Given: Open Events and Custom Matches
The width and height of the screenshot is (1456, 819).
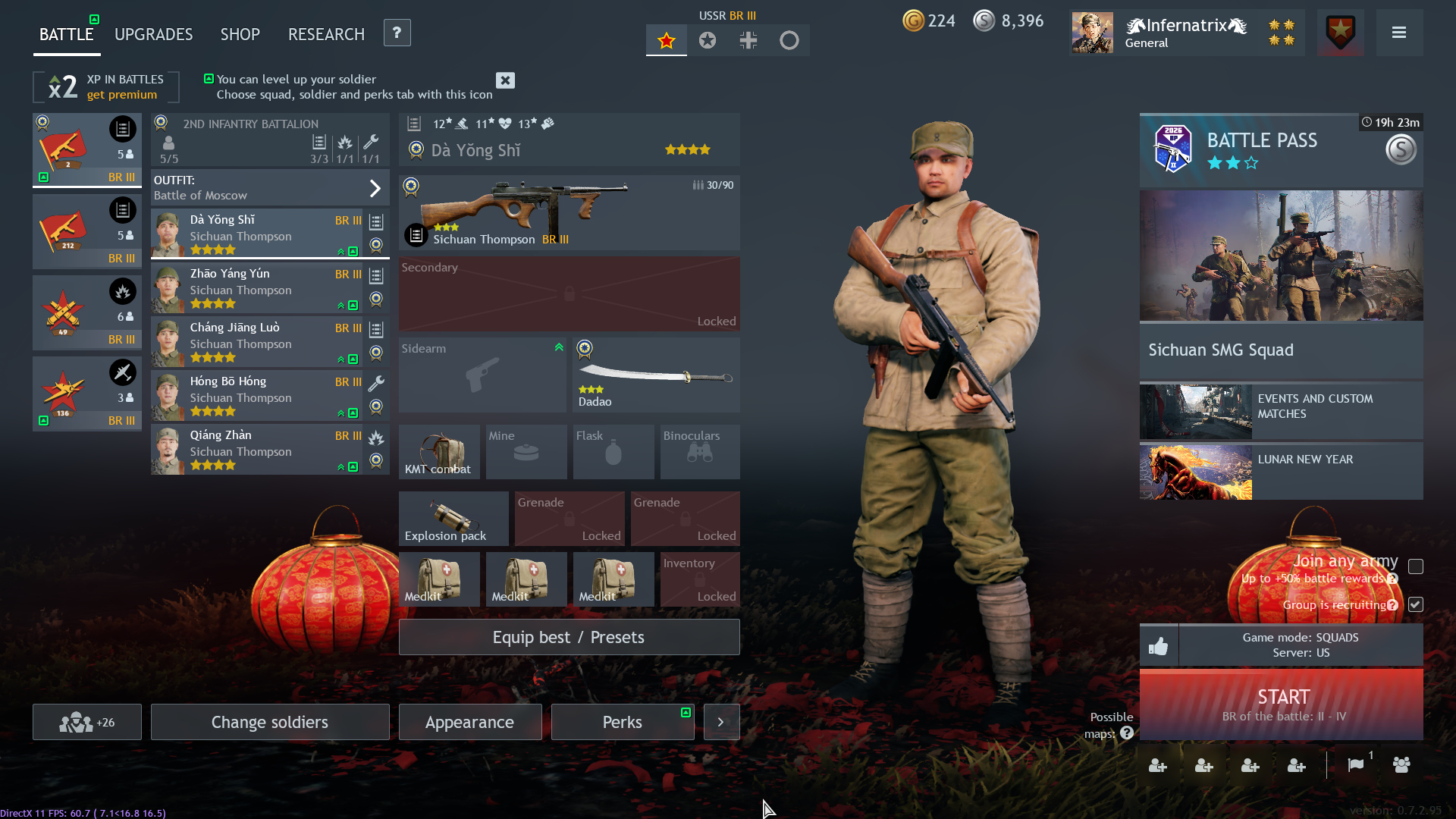Looking at the screenshot, I should click(1281, 410).
